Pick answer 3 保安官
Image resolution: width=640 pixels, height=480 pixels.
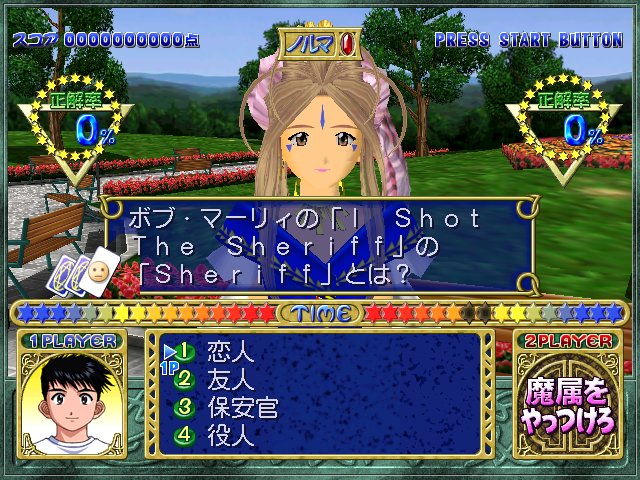click(x=240, y=408)
